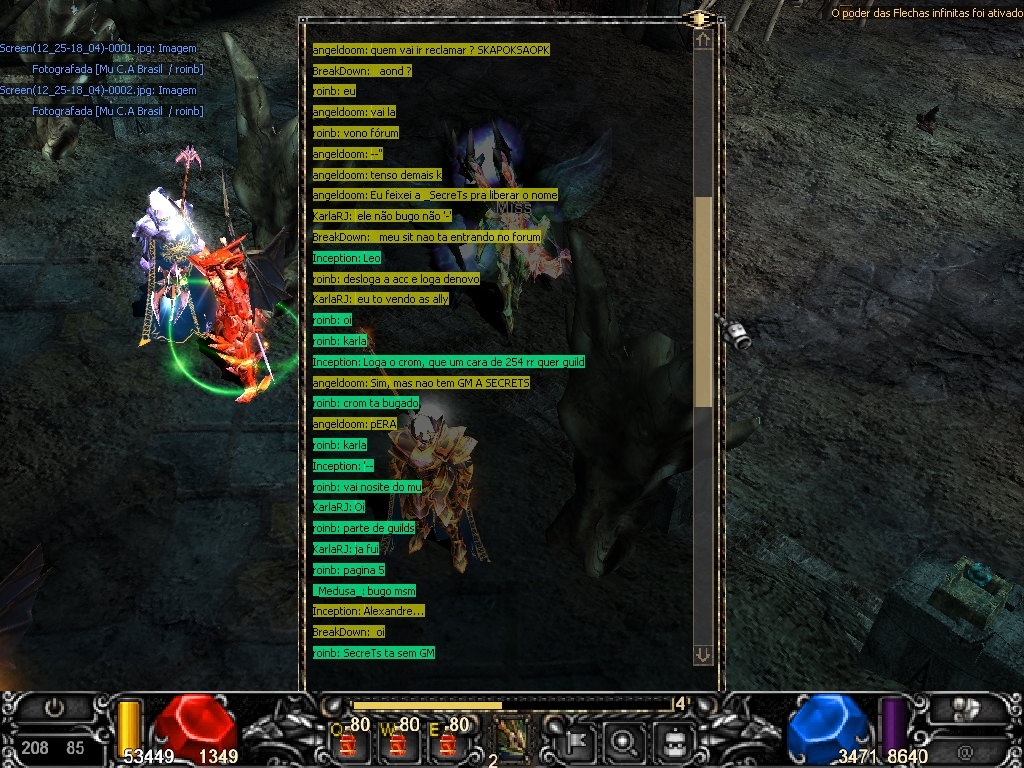This screenshot has width=1024, height=768.
Task: Click the power button in the HUD
Action: 54,708
